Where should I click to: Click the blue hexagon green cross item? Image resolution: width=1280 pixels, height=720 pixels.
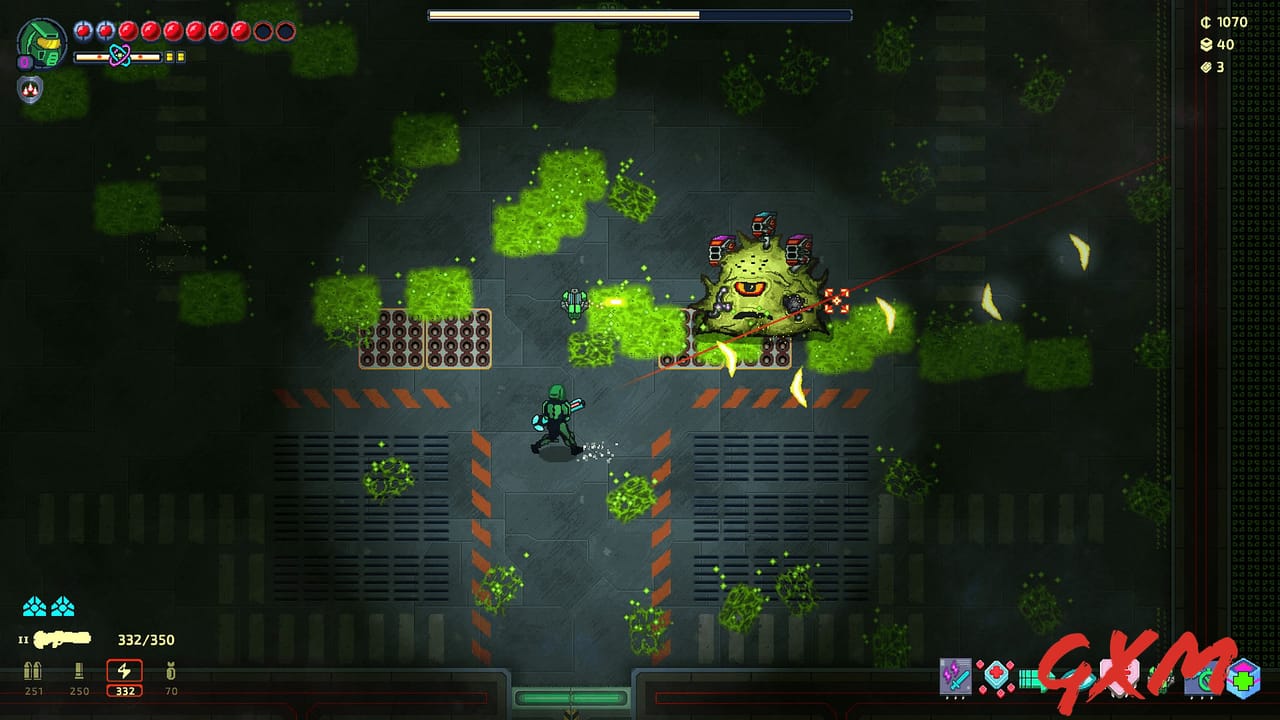(x=1243, y=678)
